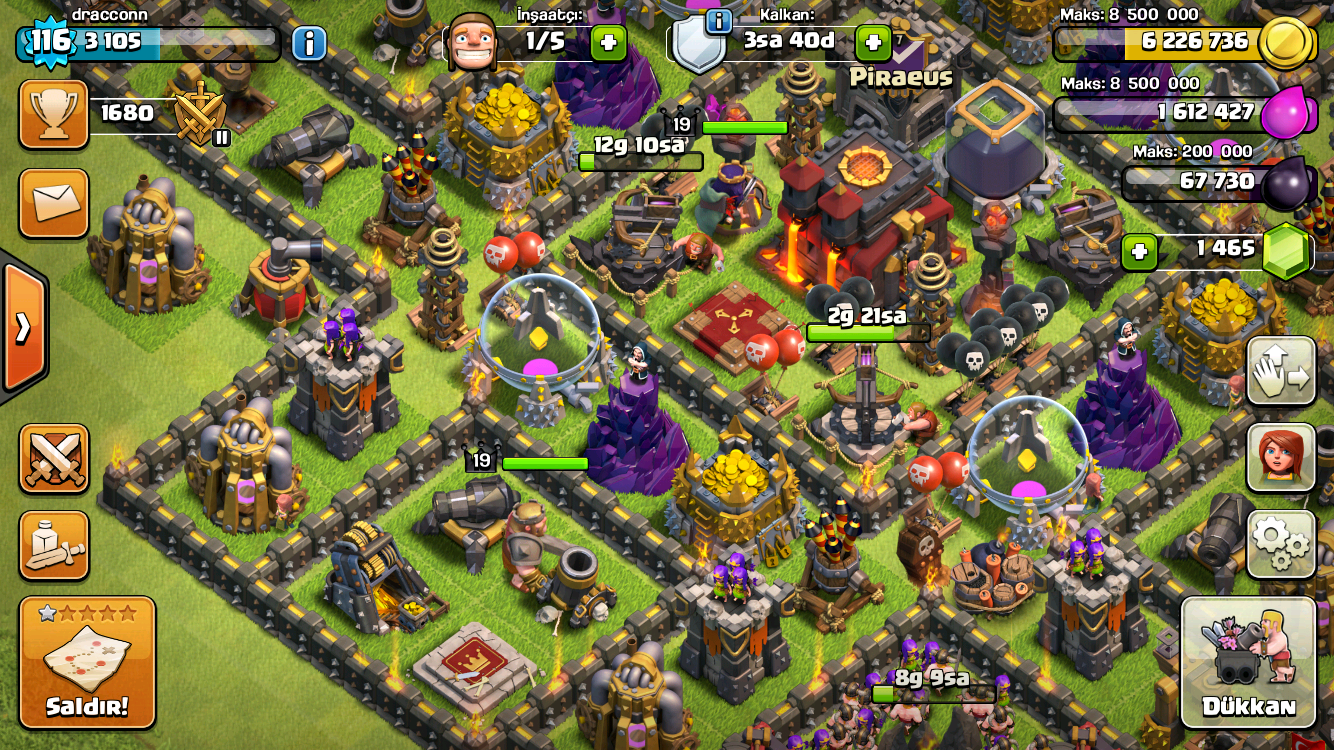Show experience info next to player level
Screen dimensions: 1334x750
coord(309,43)
